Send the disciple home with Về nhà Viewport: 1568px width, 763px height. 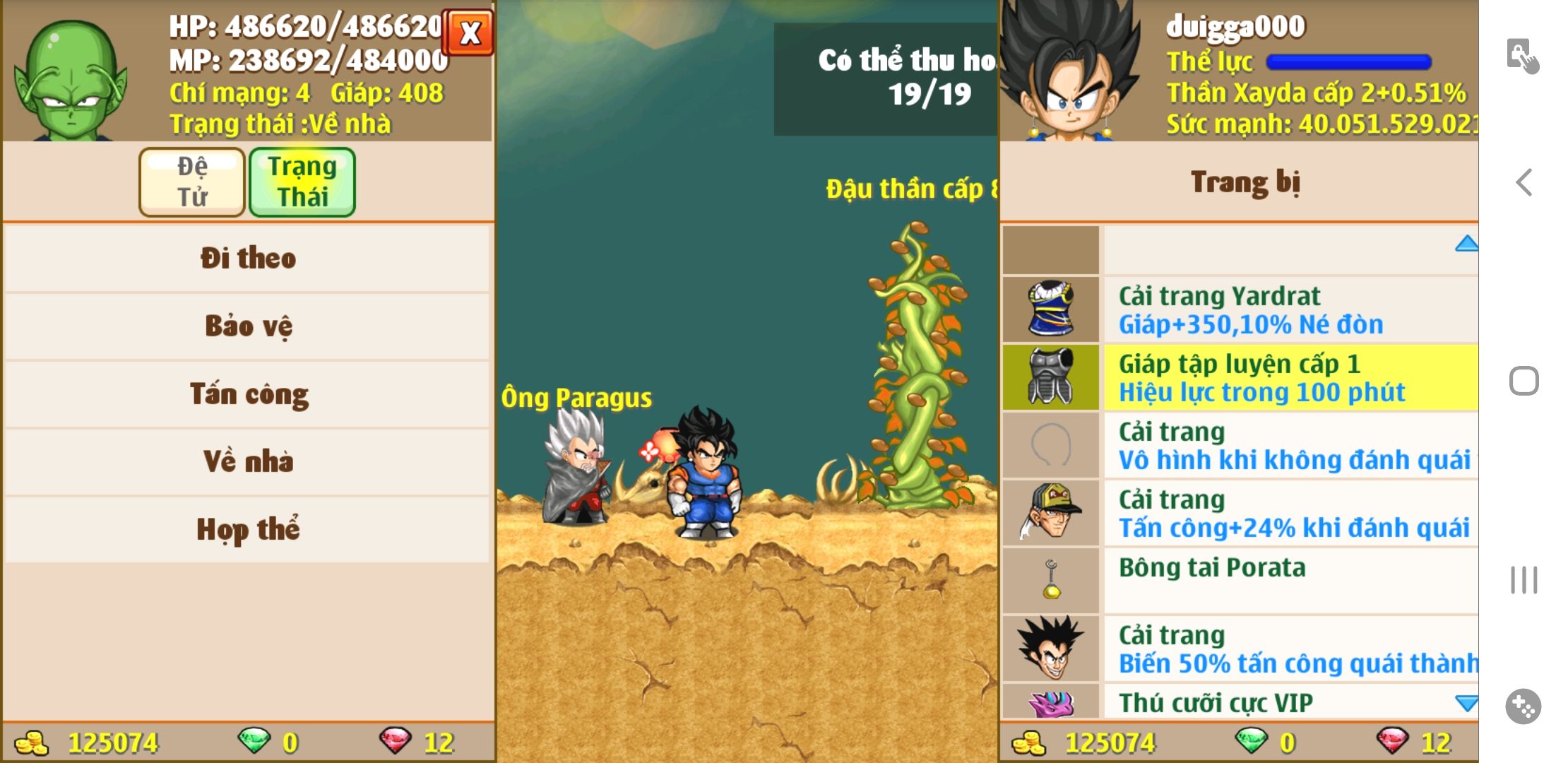[247, 461]
